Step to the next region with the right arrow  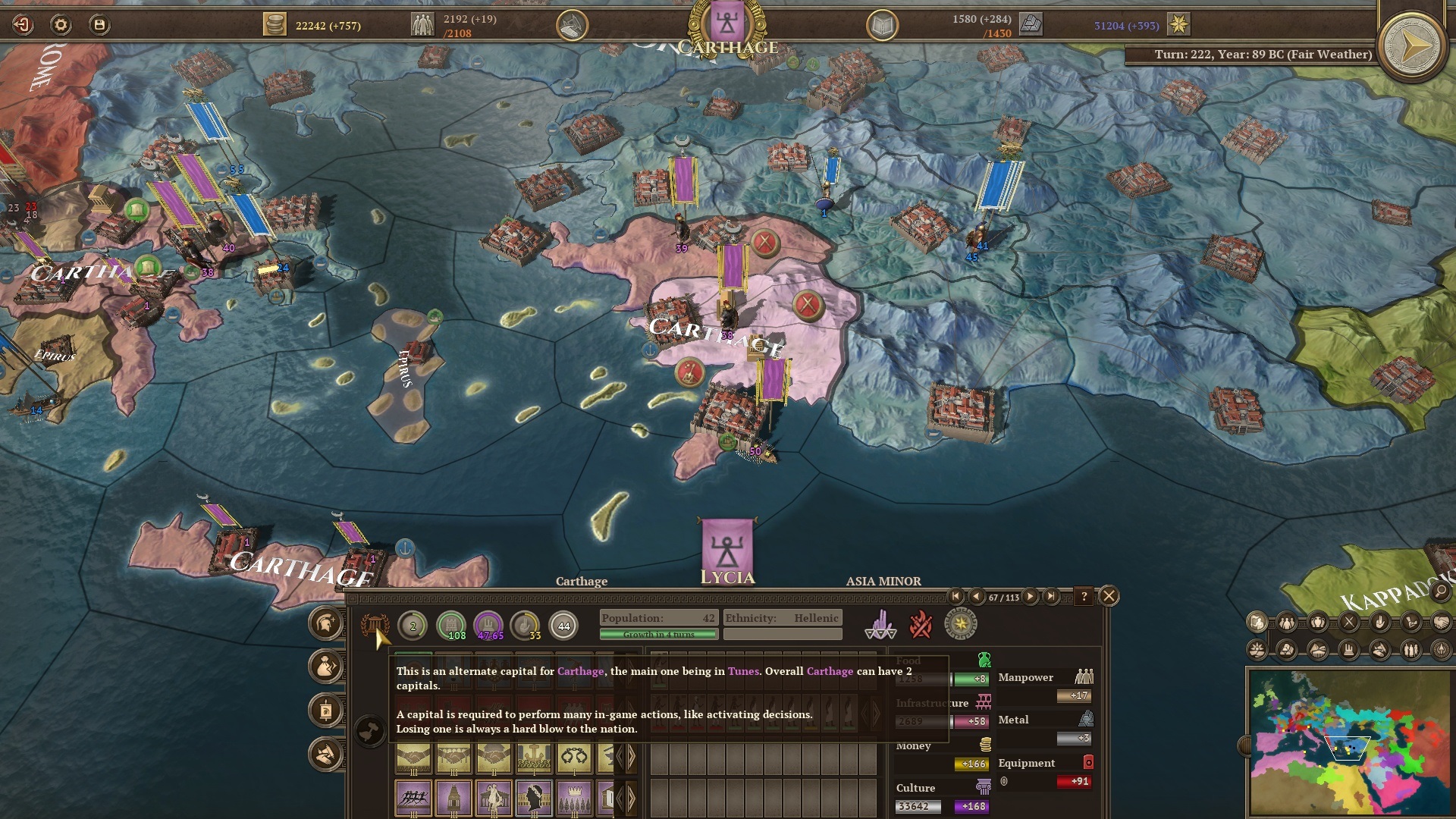tap(1030, 597)
